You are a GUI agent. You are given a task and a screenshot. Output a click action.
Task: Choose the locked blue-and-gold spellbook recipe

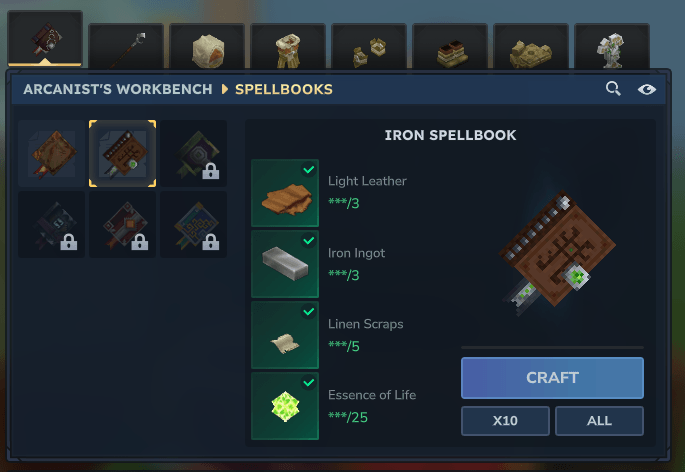[x=193, y=225]
